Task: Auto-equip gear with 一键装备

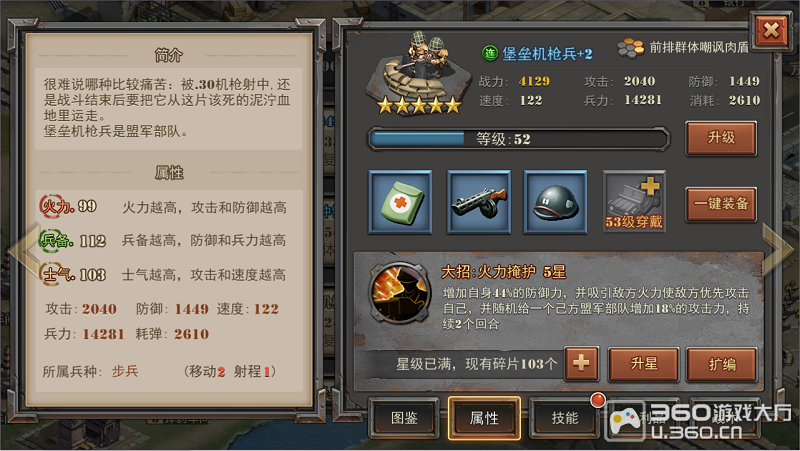Action: (720, 203)
